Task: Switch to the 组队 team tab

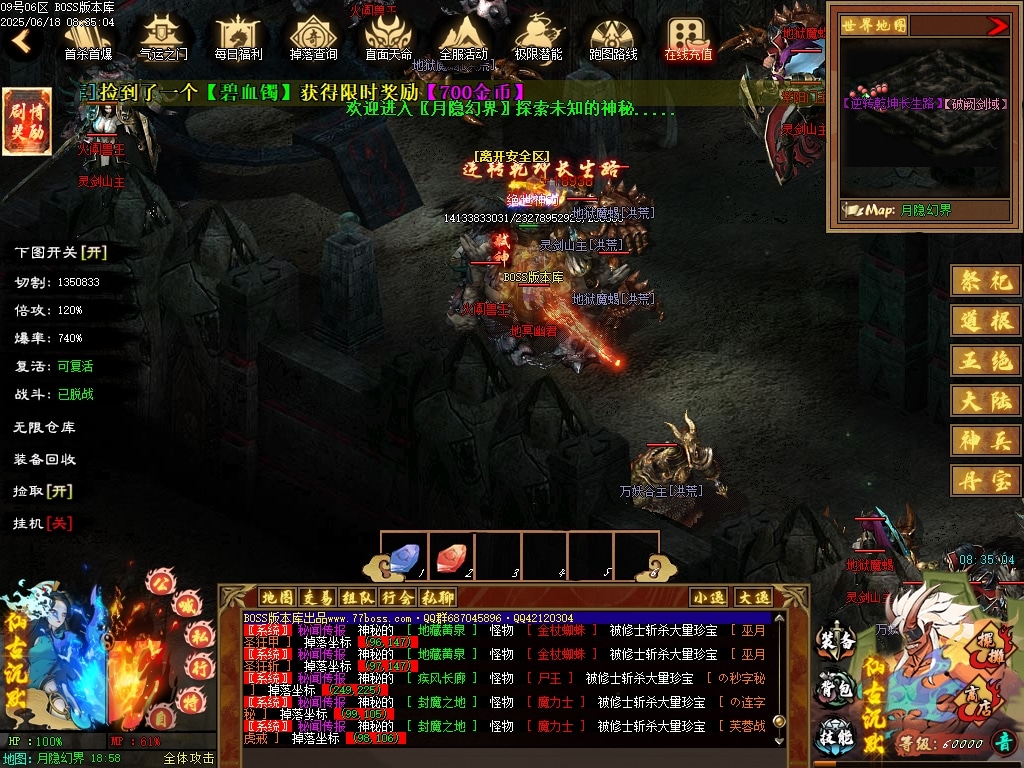Action: [x=356, y=597]
